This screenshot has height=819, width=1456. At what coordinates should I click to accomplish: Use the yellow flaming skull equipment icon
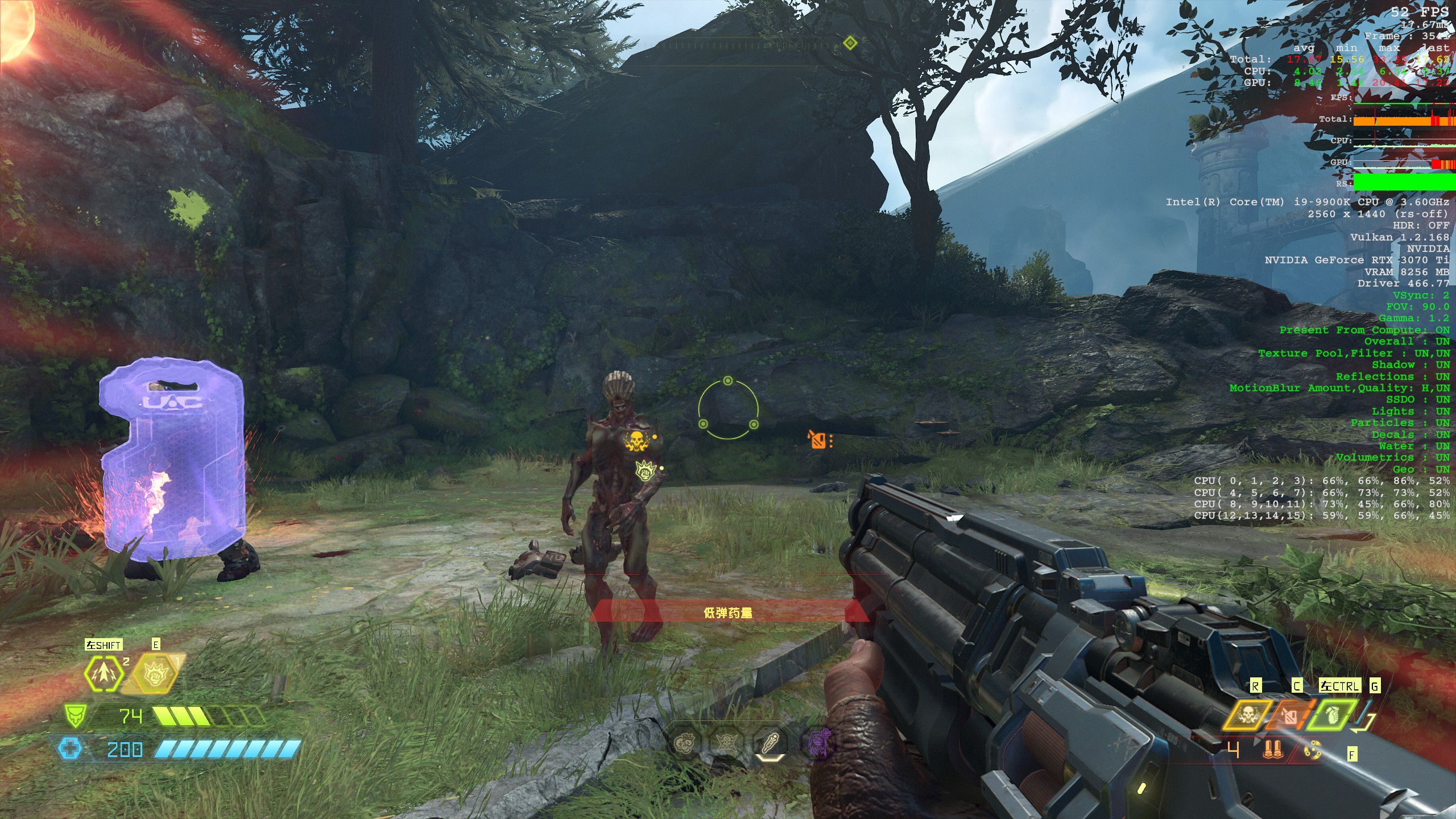(x=1247, y=715)
